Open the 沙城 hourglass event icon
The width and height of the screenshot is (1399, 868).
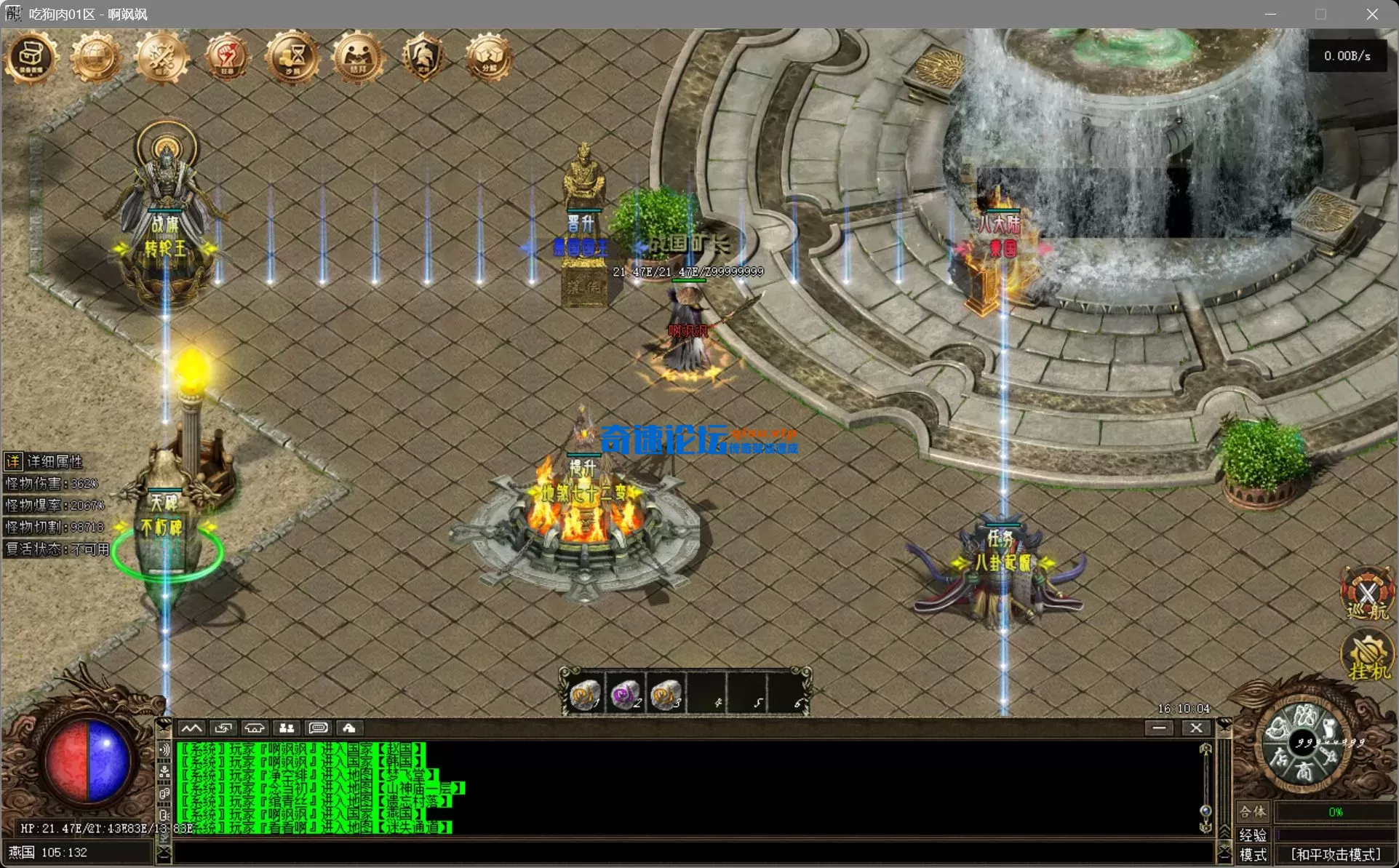(292, 57)
